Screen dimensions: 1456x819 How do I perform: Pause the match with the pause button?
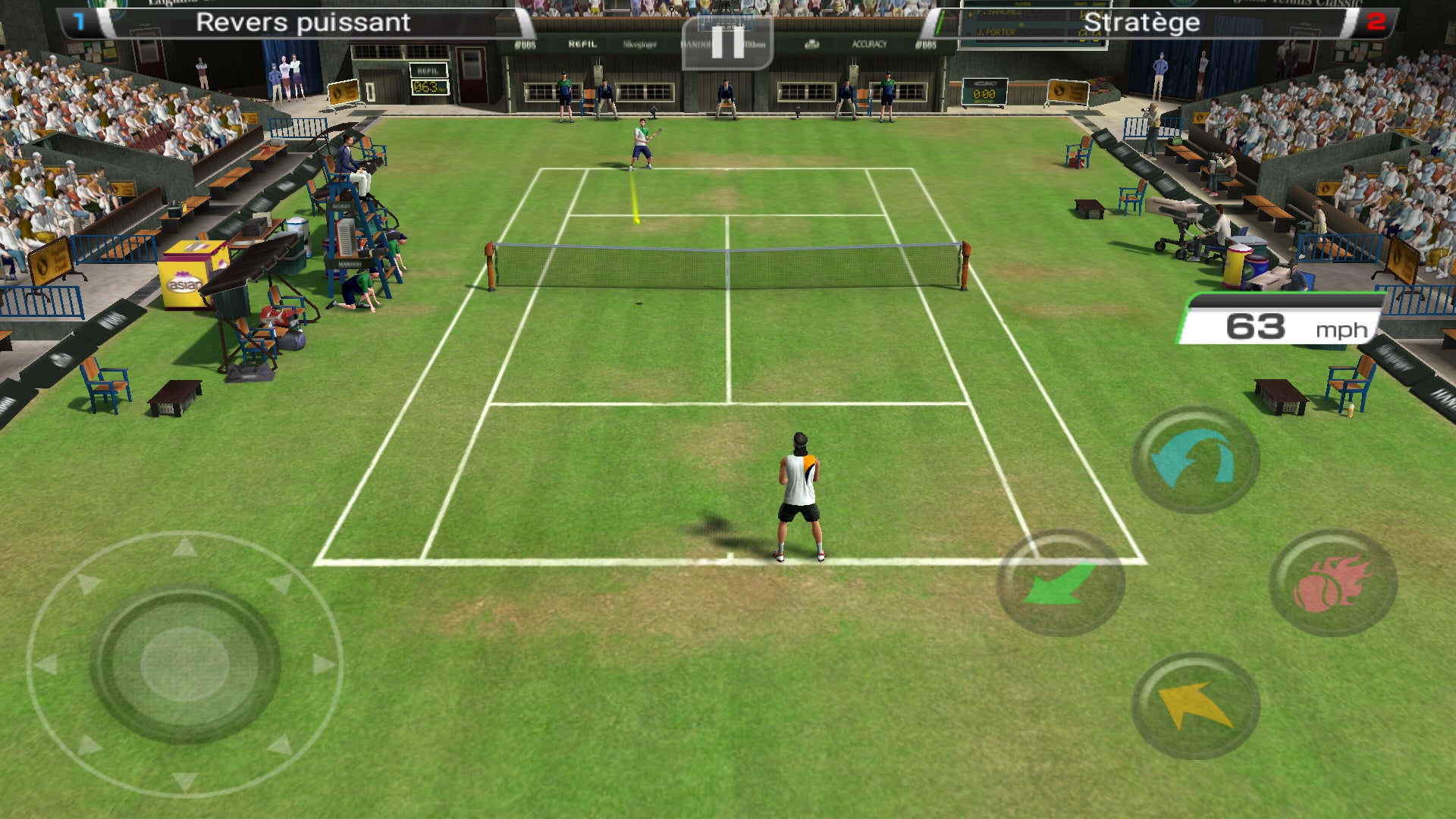[727, 42]
